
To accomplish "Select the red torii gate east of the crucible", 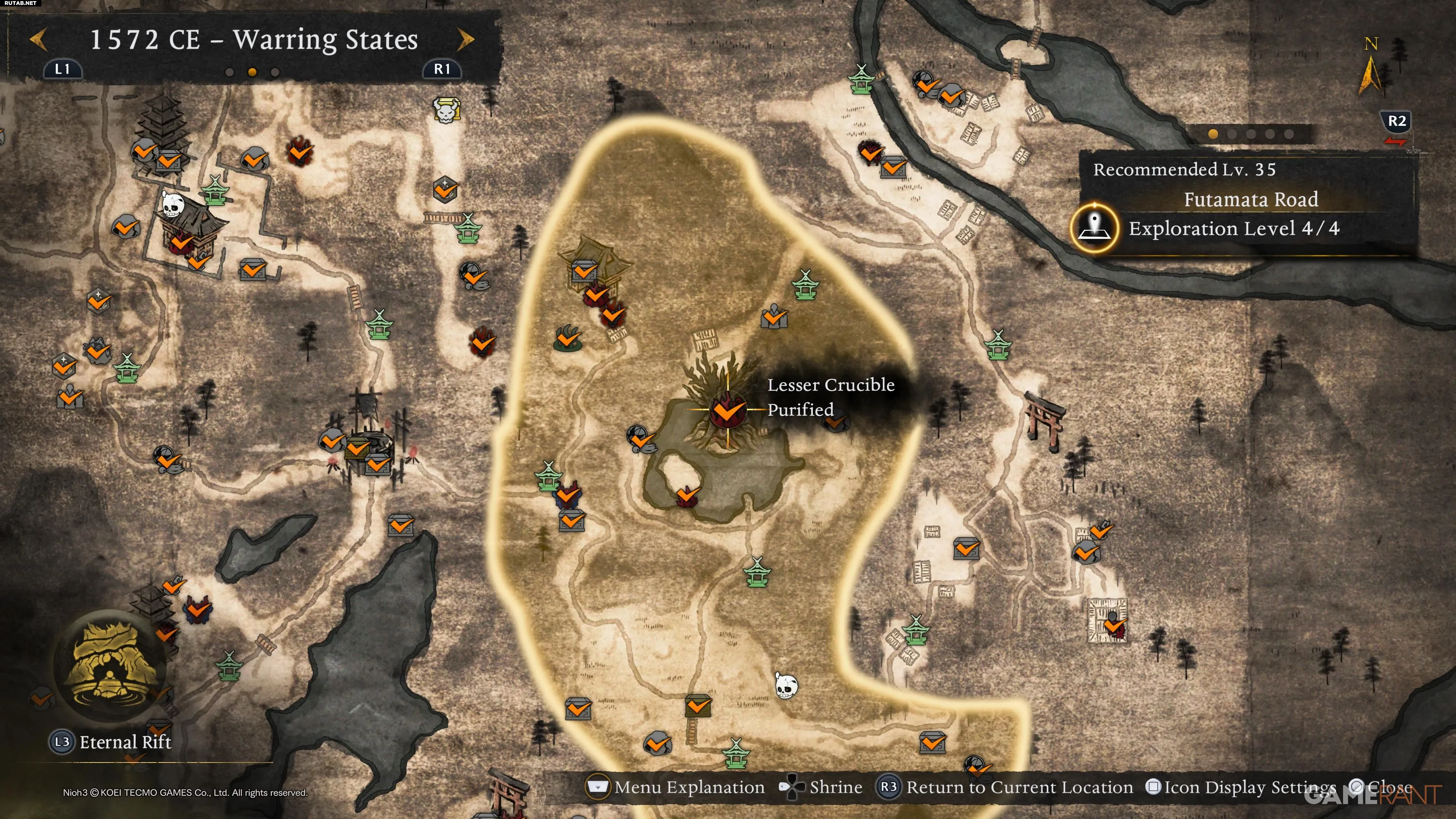I will 1045,421.
